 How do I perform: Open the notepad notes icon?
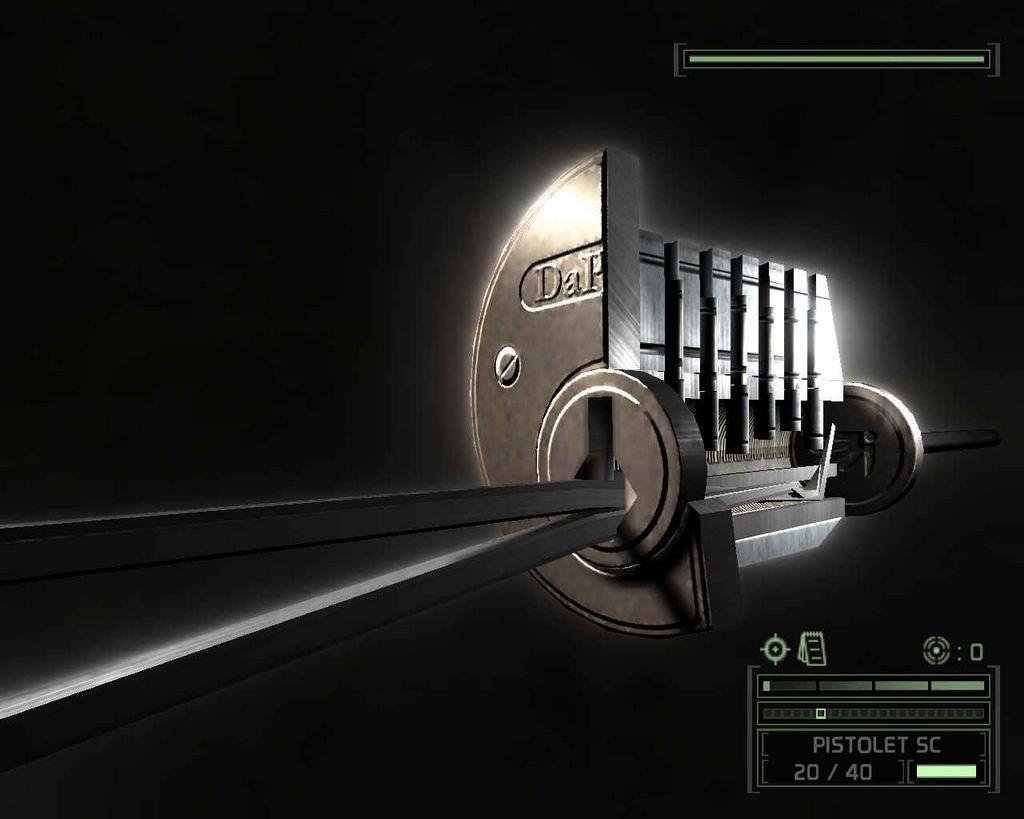pos(812,649)
